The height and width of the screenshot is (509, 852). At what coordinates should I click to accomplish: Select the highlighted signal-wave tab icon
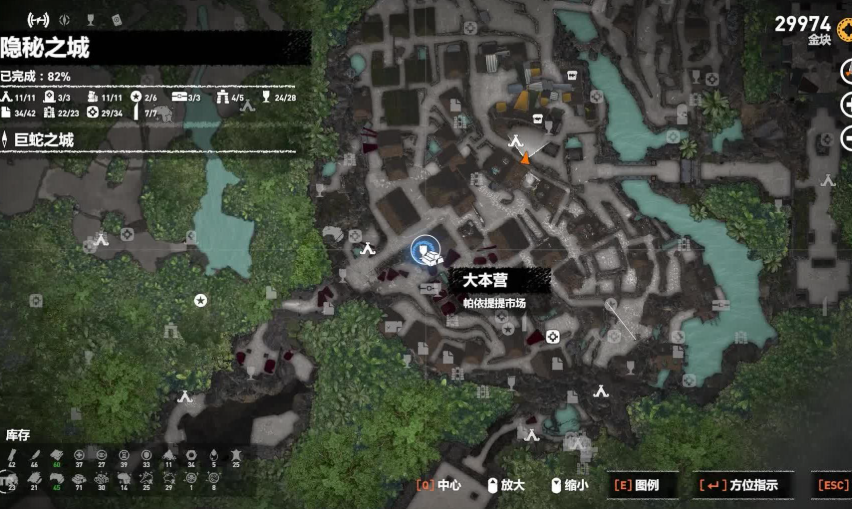click(x=38, y=18)
